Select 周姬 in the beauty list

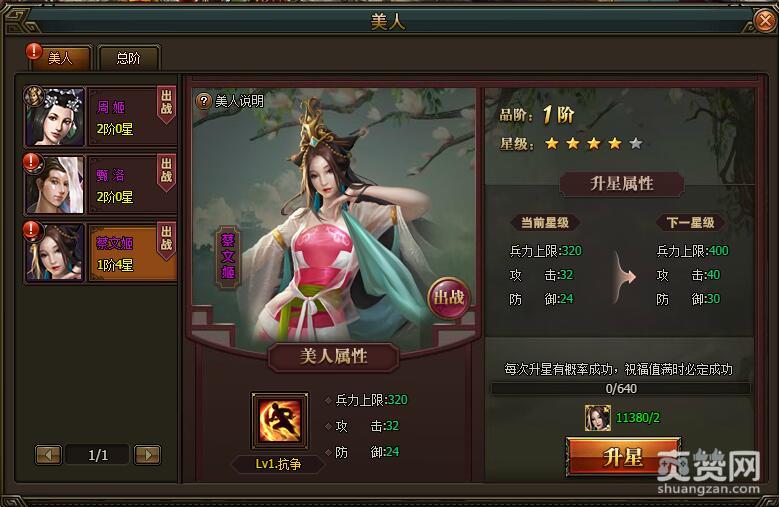[100, 116]
